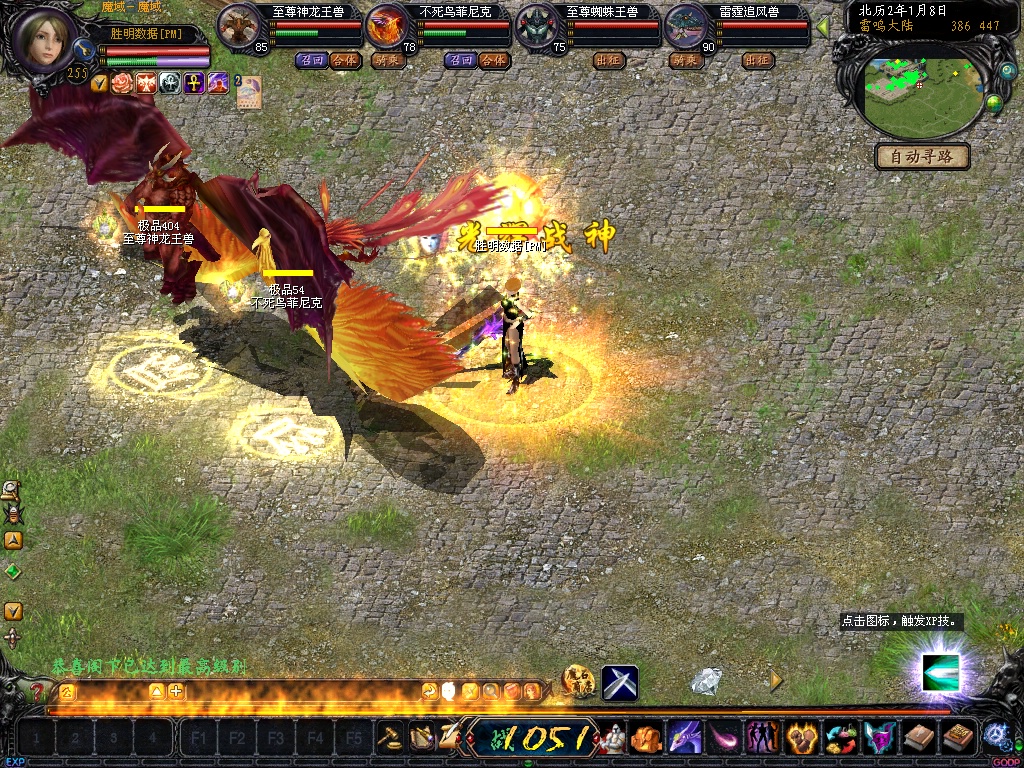The height and width of the screenshot is (768, 1024).
Task: Activate the crossed blades skill icon
Action: click(x=620, y=683)
